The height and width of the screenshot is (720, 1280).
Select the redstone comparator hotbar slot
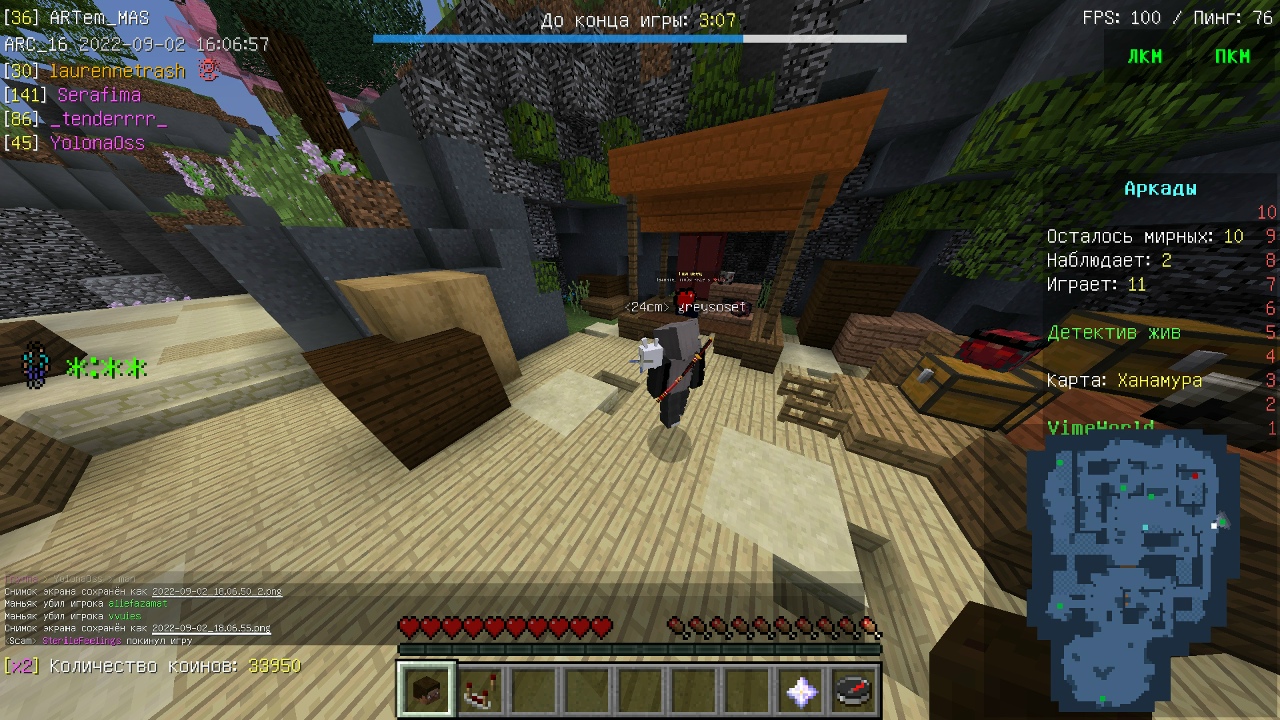pyautogui.click(x=481, y=690)
